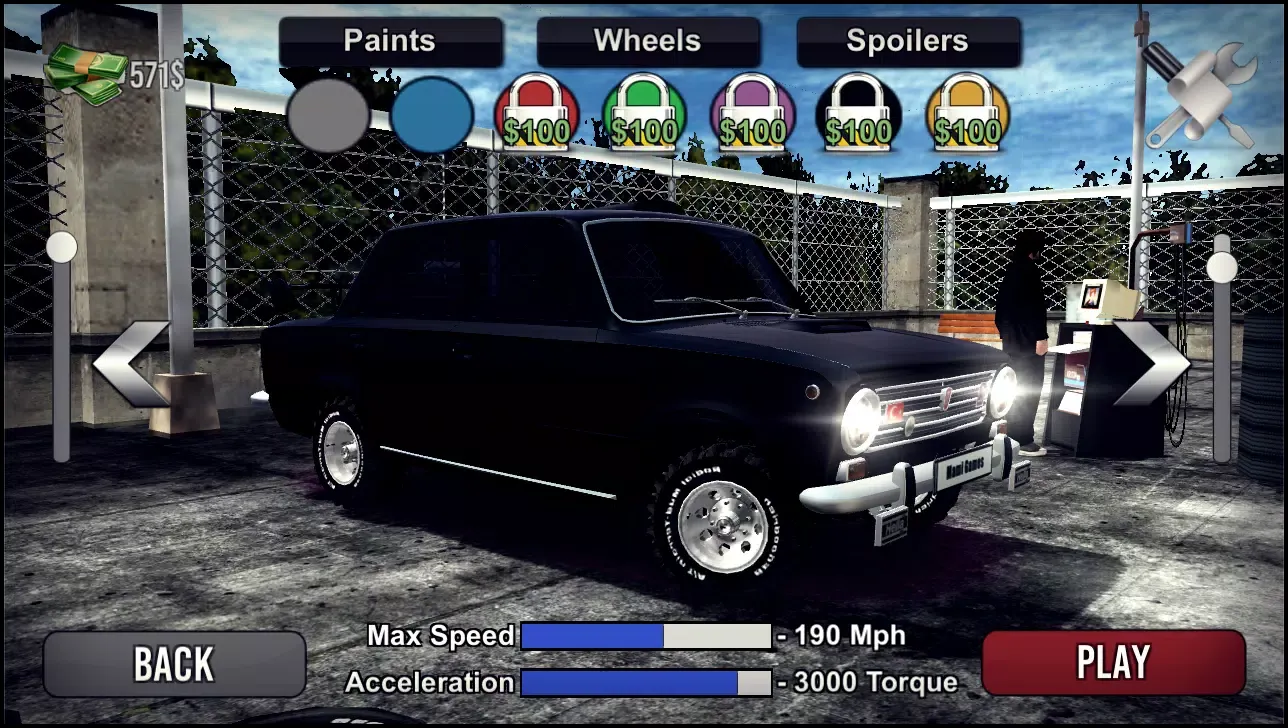This screenshot has width=1288, height=728.
Task: Switch to the Spoilers tab
Action: [906, 41]
